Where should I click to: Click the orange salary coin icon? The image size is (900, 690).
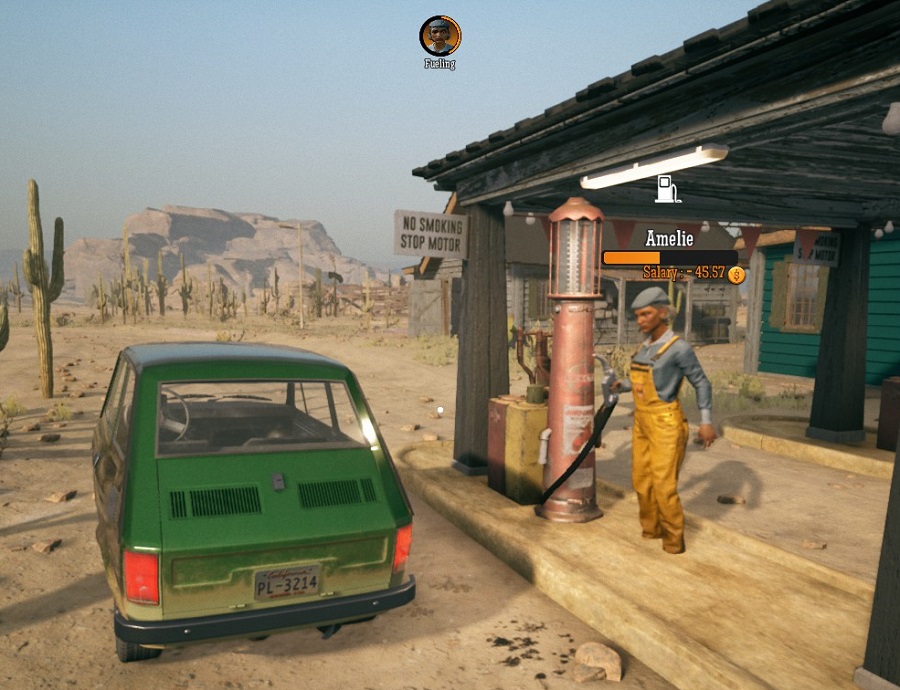[736, 274]
